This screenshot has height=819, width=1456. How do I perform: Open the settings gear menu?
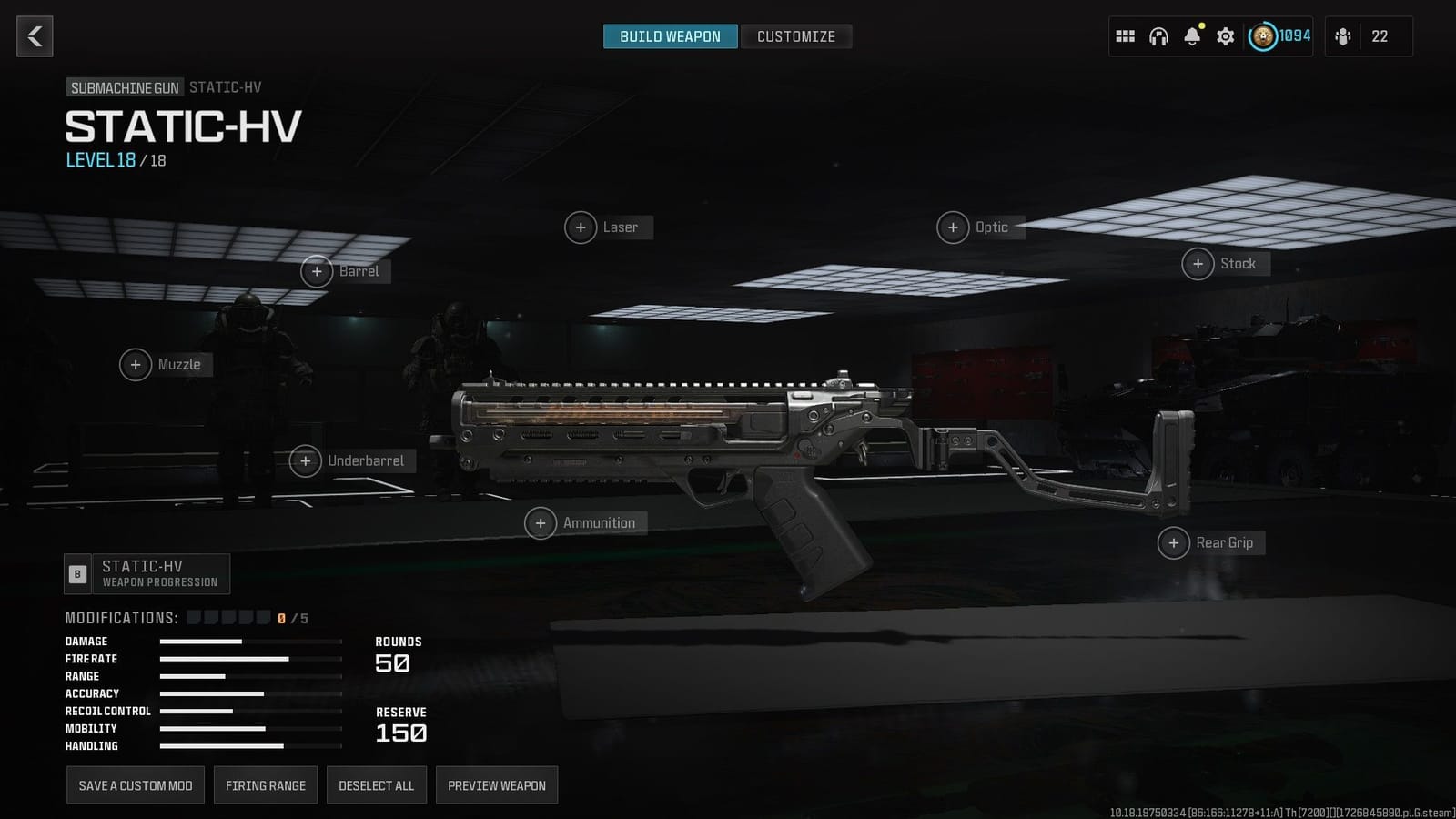point(1225,36)
